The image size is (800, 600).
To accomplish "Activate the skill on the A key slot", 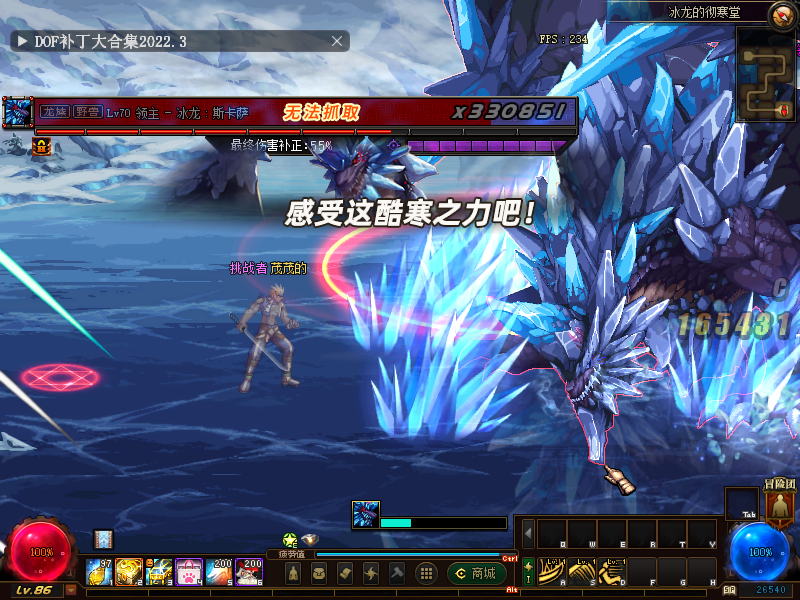I will coord(549,570).
